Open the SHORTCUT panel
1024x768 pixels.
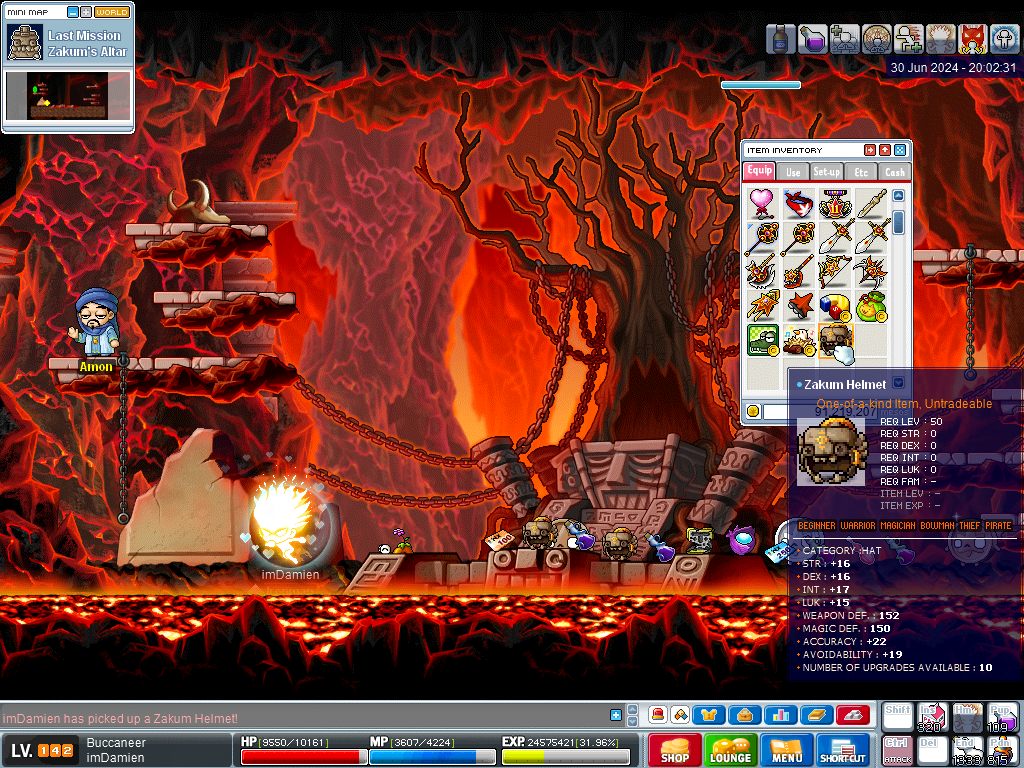click(842, 750)
